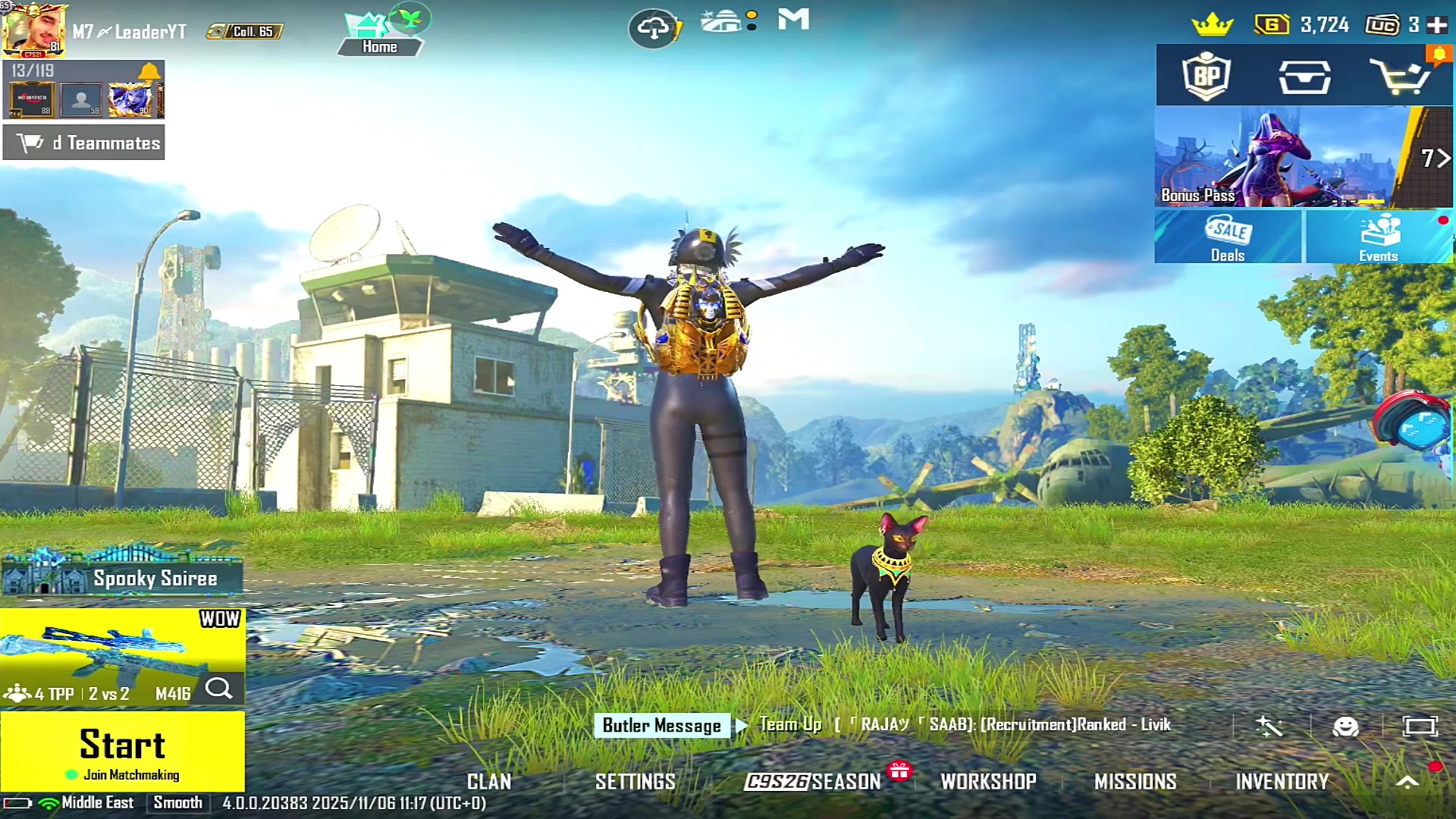Open the Workshop menu
Screen dimensions: 1456x819
click(988, 781)
